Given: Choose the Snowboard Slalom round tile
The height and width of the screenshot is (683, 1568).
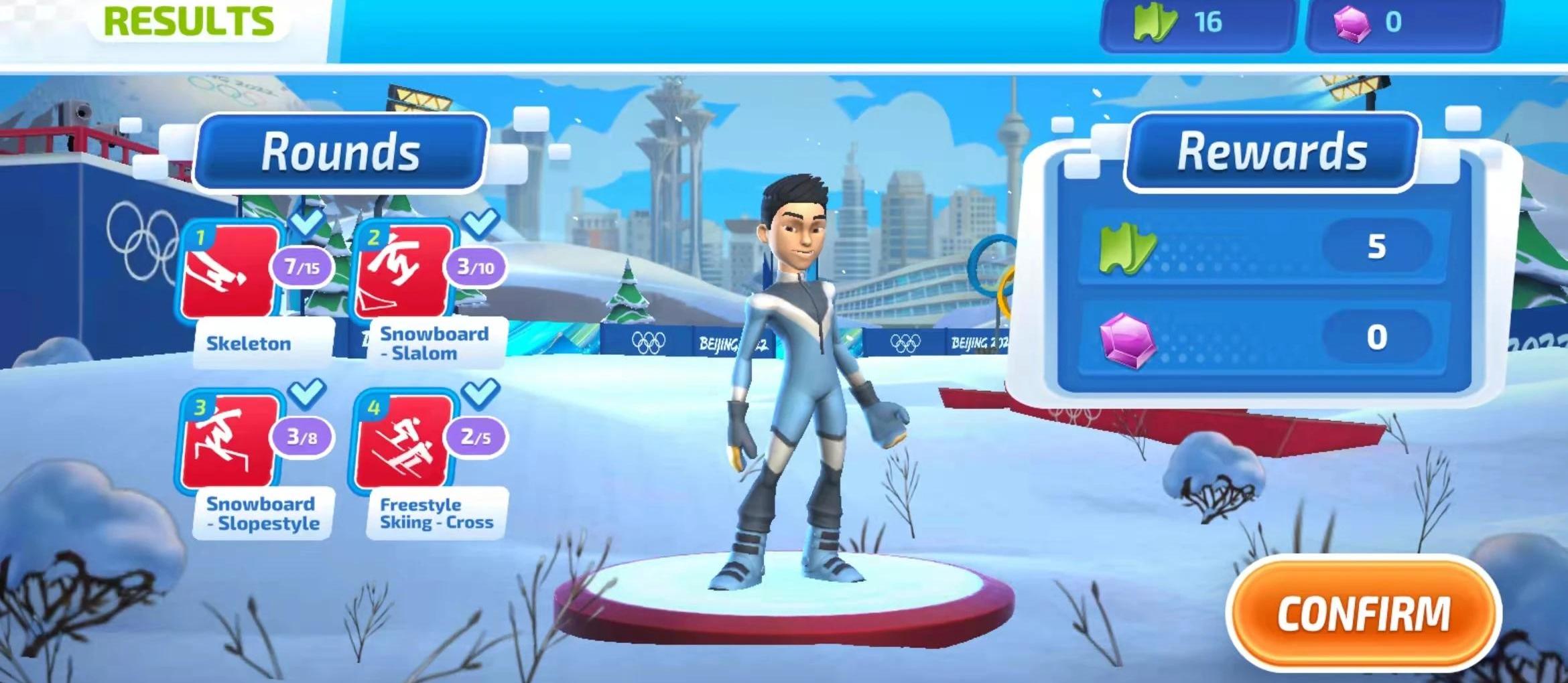Looking at the screenshot, I should 403,271.
